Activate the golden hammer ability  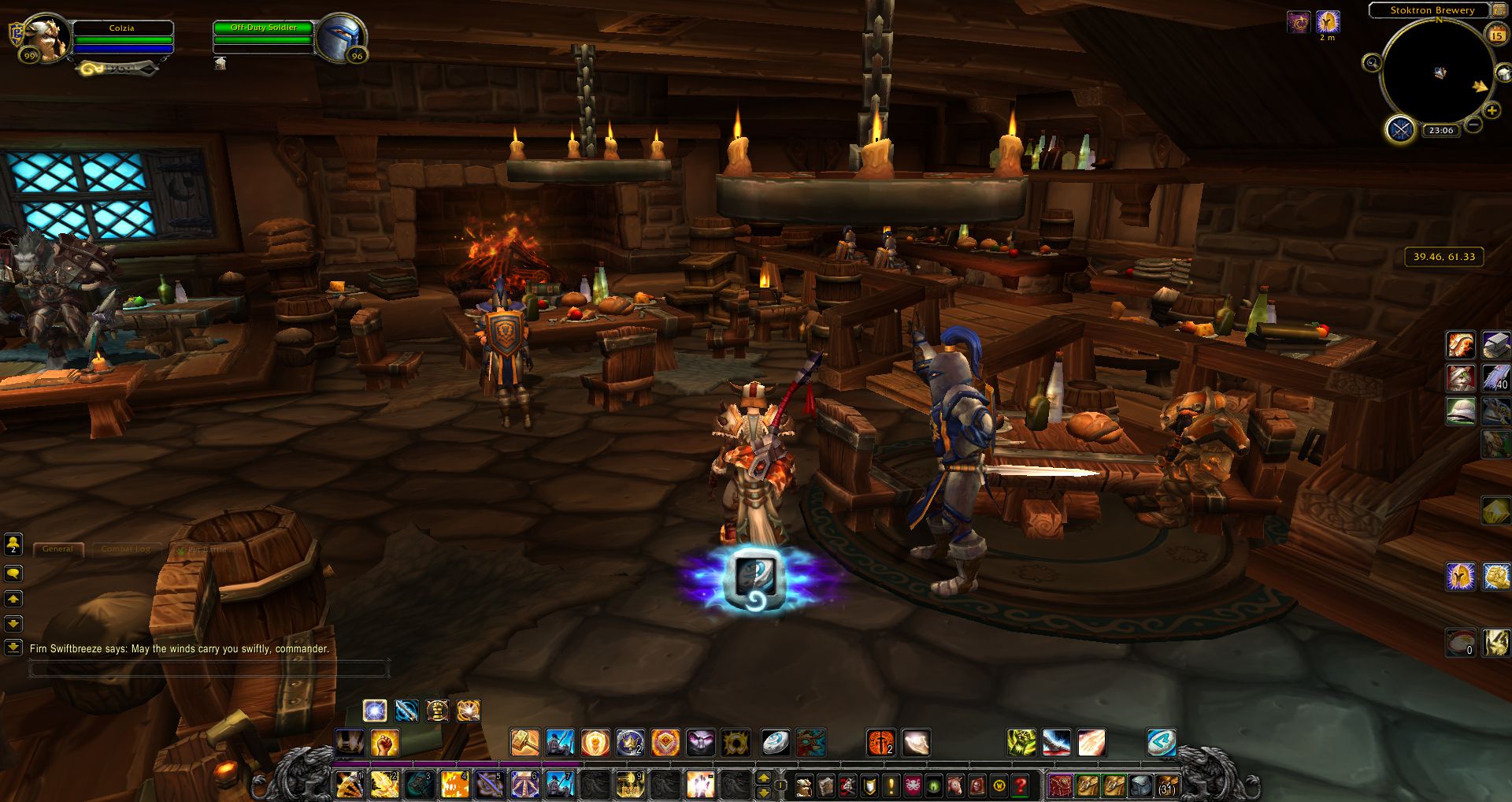click(525, 742)
